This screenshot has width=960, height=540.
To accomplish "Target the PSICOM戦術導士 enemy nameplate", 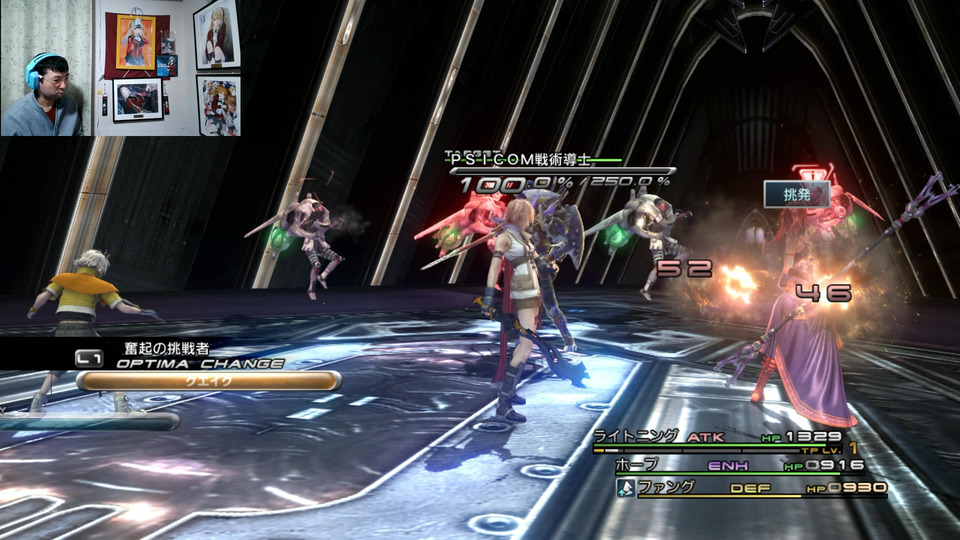I will (519, 159).
